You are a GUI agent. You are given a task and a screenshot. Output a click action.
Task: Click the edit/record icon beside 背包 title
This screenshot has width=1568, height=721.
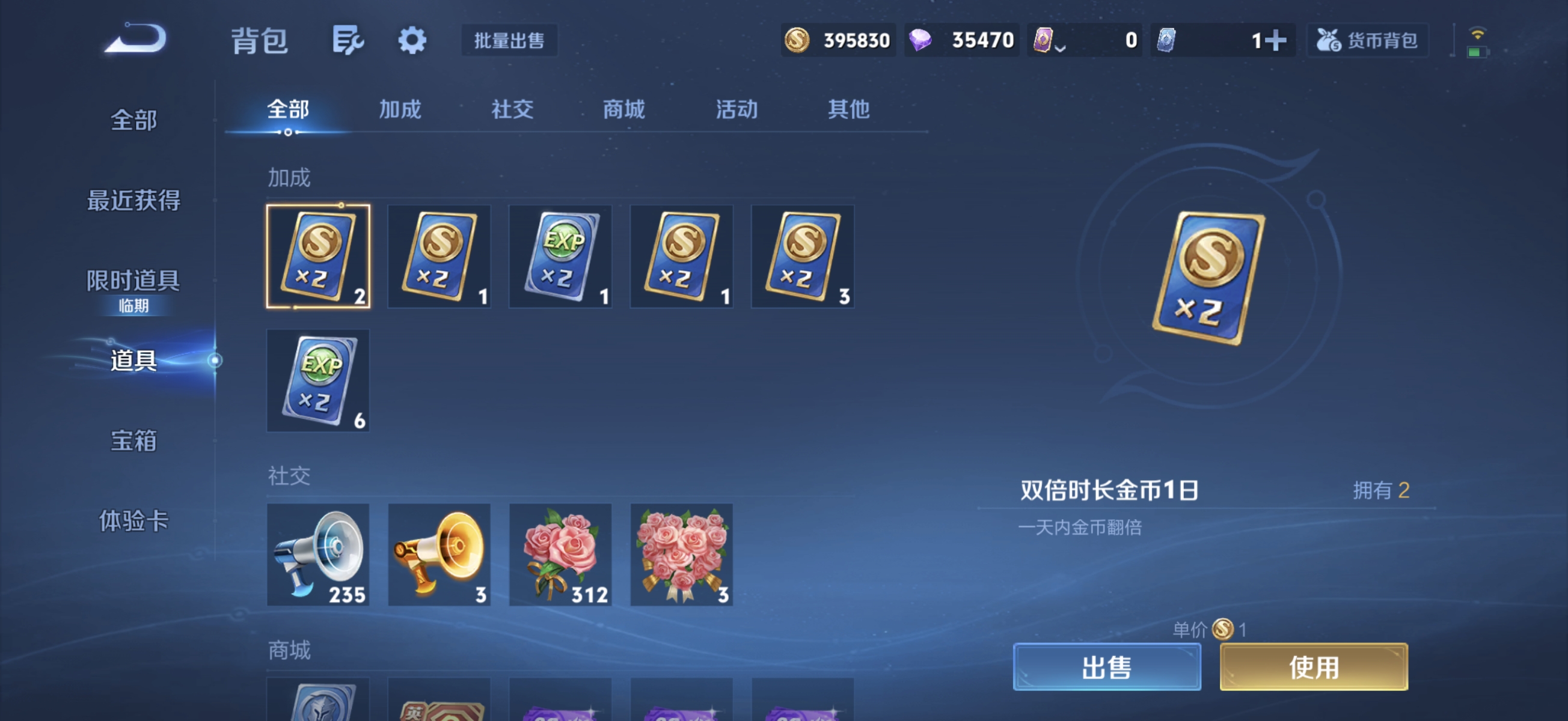click(348, 40)
